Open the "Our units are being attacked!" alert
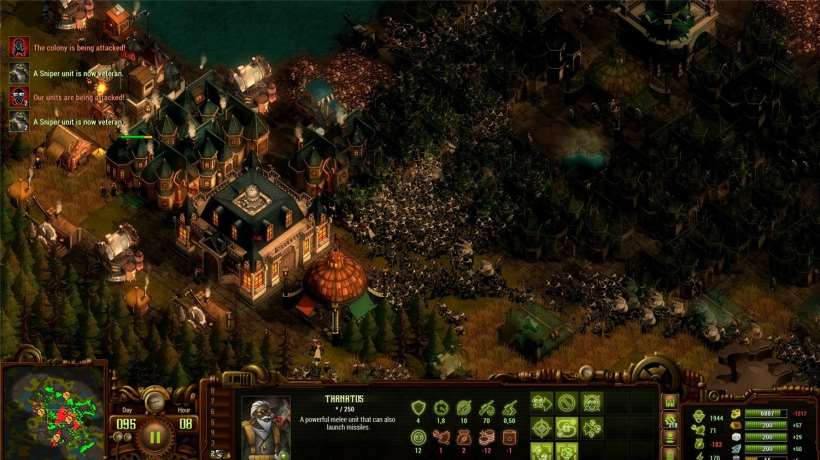This screenshot has width=820, height=460. pos(18,97)
